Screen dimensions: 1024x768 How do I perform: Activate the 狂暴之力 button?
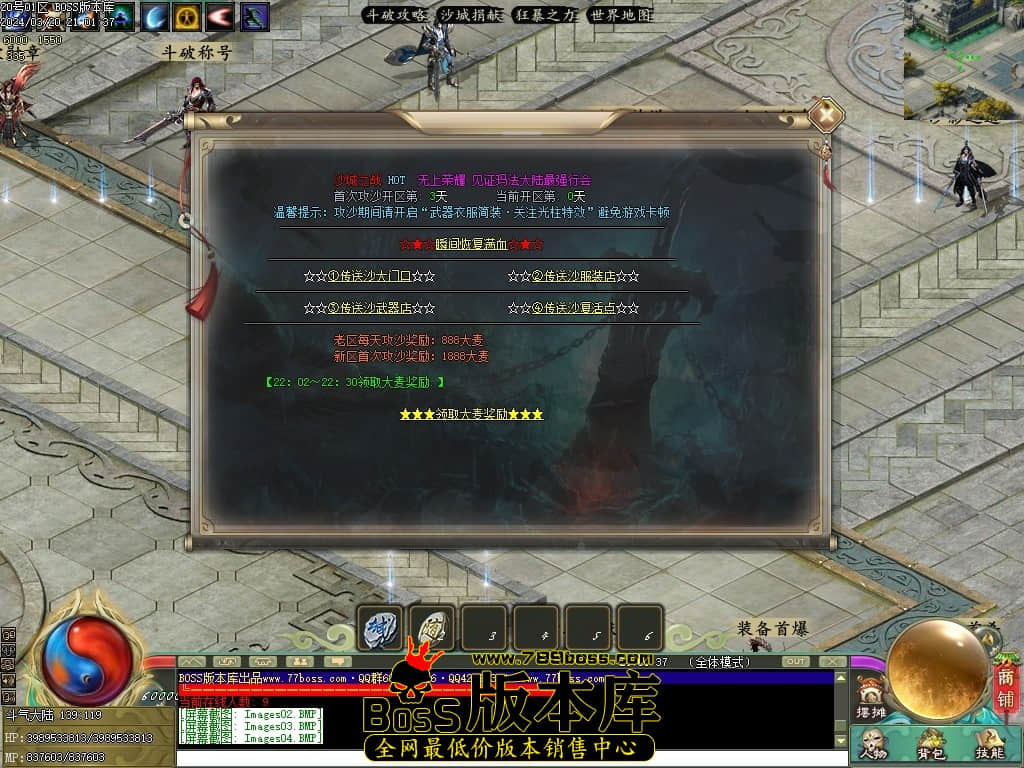(x=545, y=15)
